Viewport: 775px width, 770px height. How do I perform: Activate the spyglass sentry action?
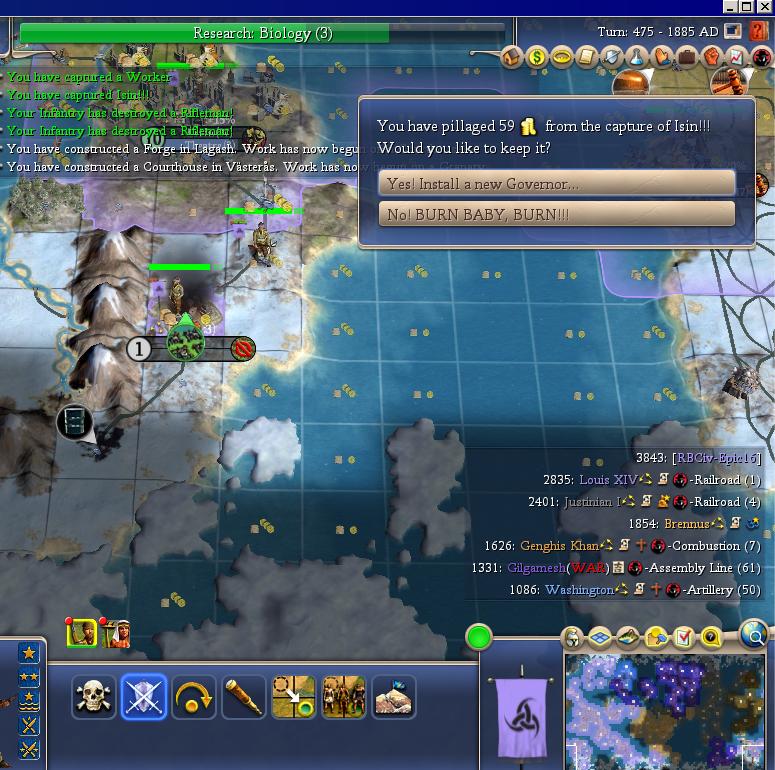(244, 697)
